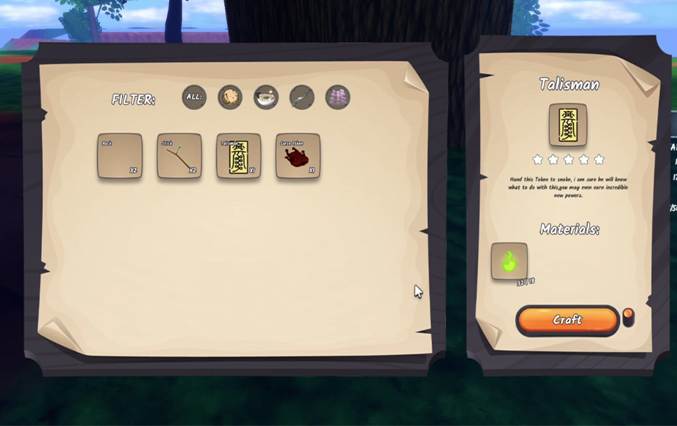Choose the Talisman recipe in the list

[x=239, y=156]
